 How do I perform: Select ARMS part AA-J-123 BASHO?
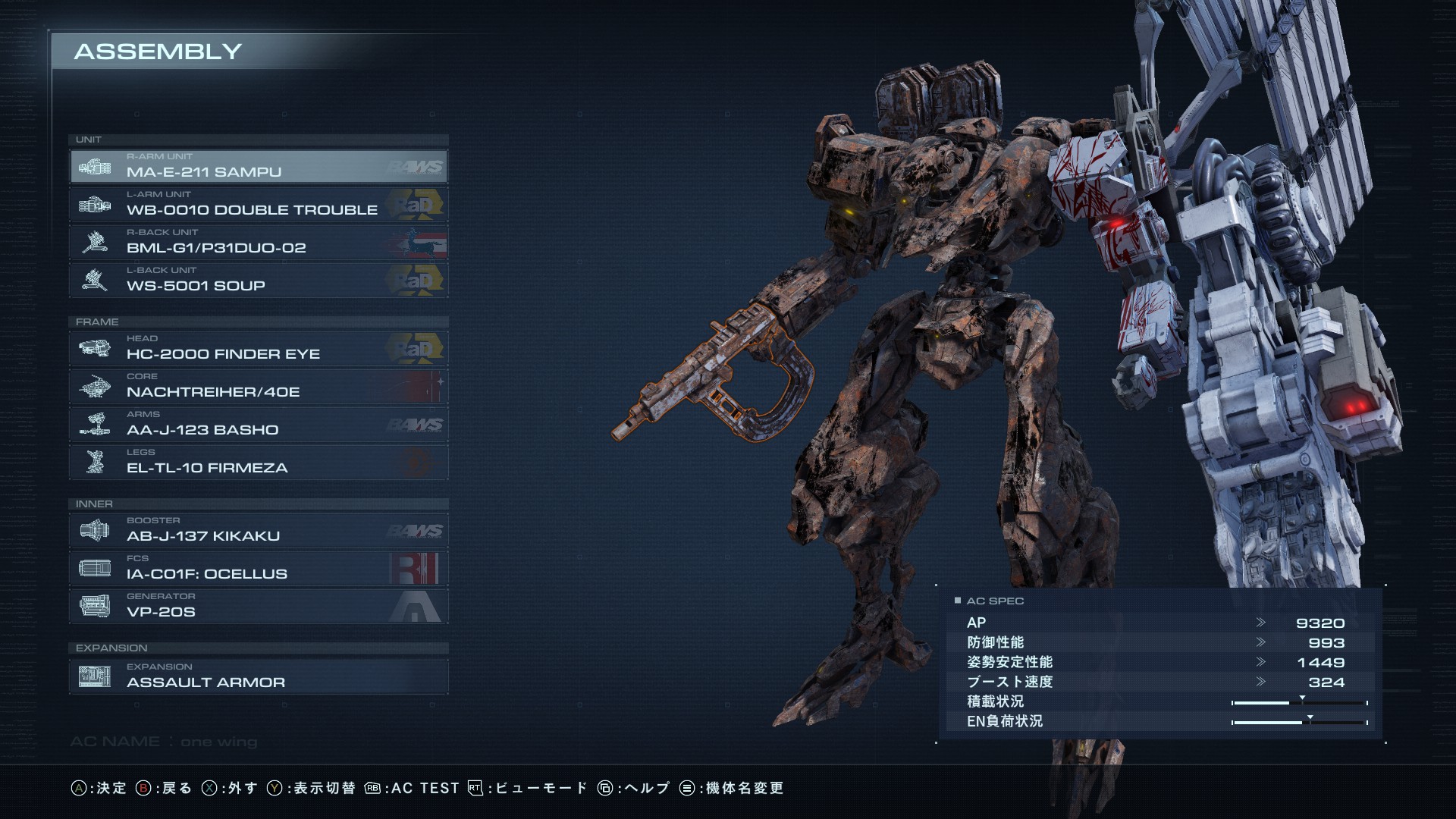pyautogui.click(x=258, y=425)
